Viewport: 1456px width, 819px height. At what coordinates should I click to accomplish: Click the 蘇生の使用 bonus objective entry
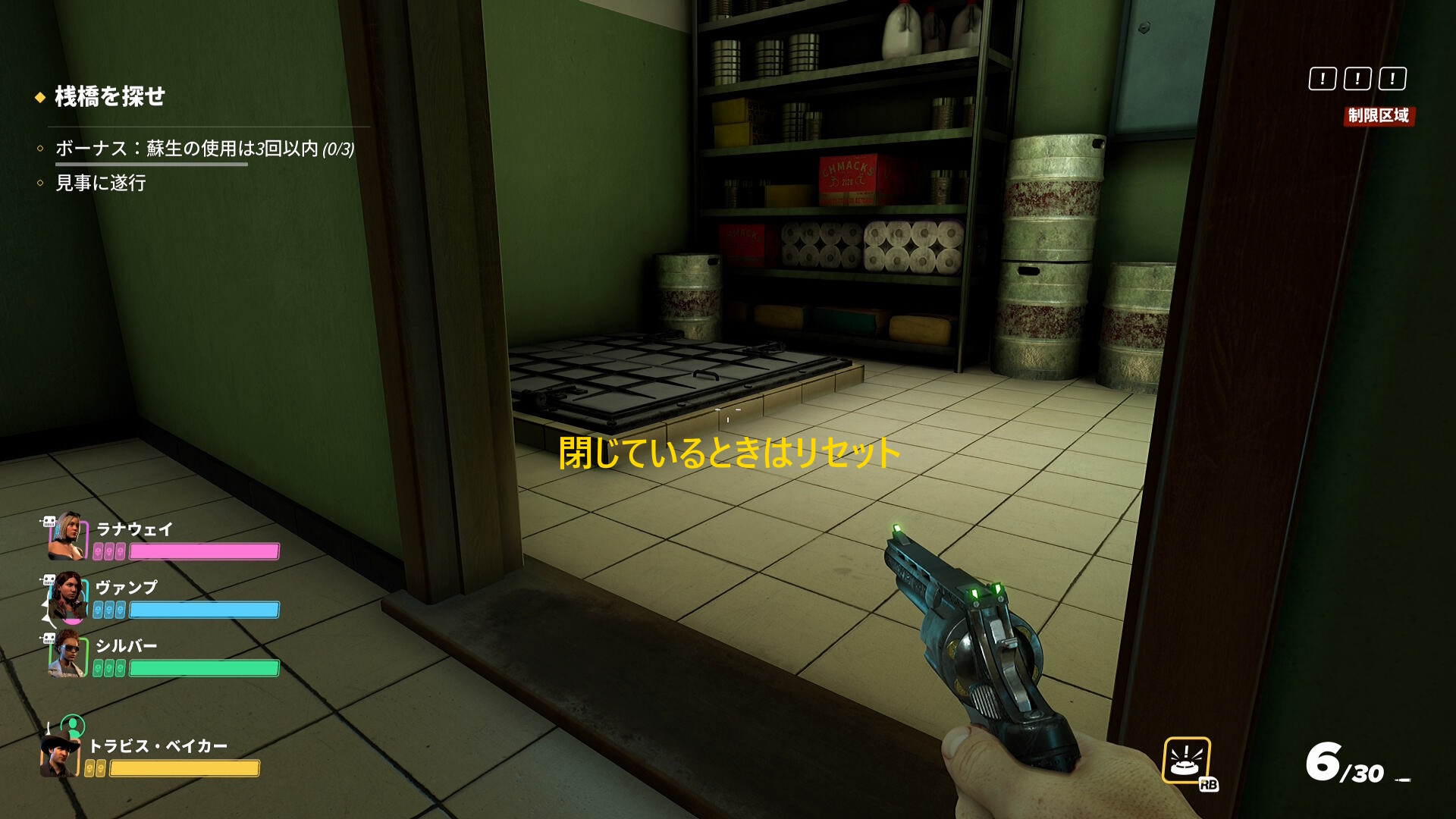[x=204, y=149]
